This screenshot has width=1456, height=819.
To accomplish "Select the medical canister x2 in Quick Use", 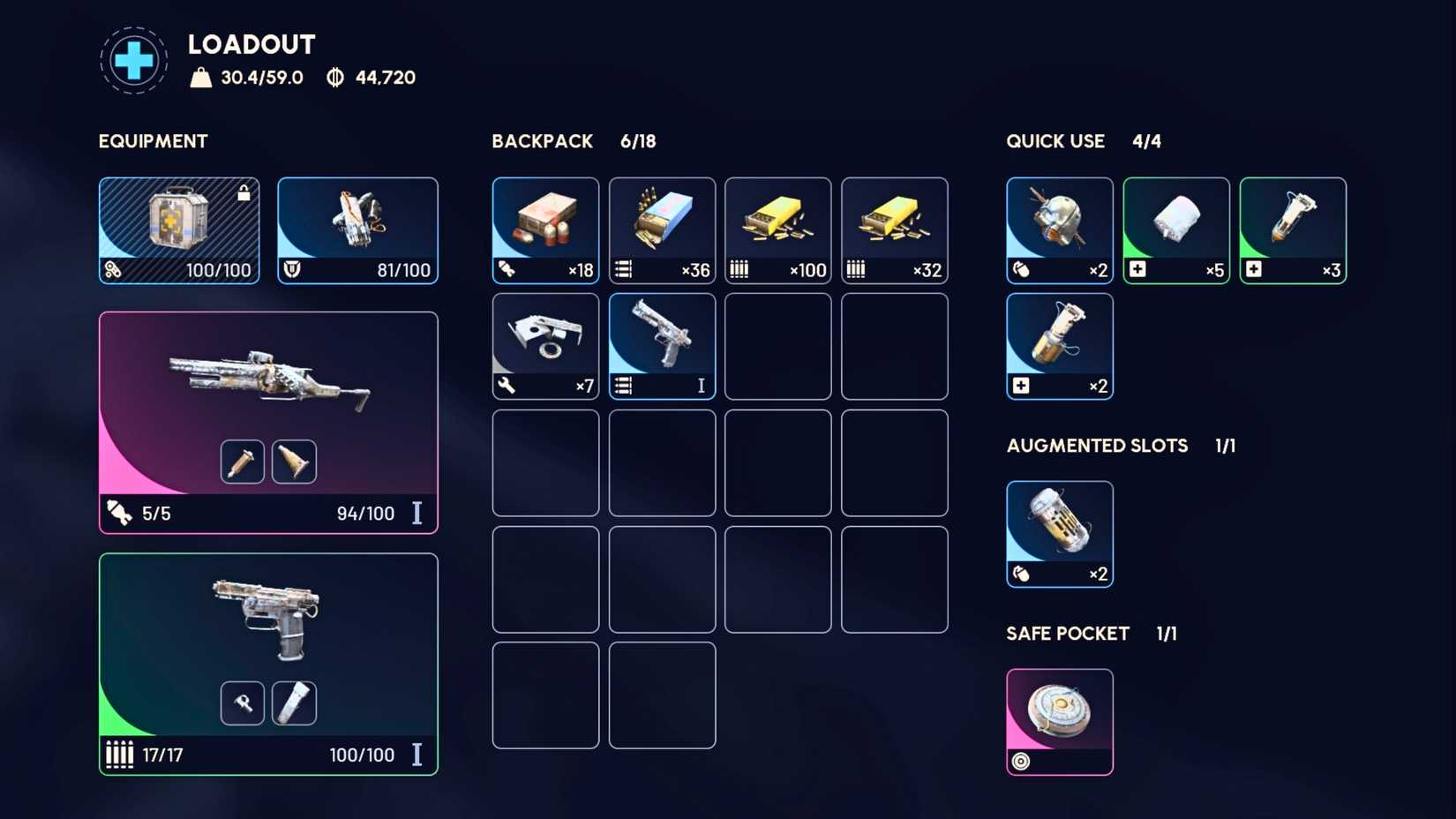I will pos(1059,346).
